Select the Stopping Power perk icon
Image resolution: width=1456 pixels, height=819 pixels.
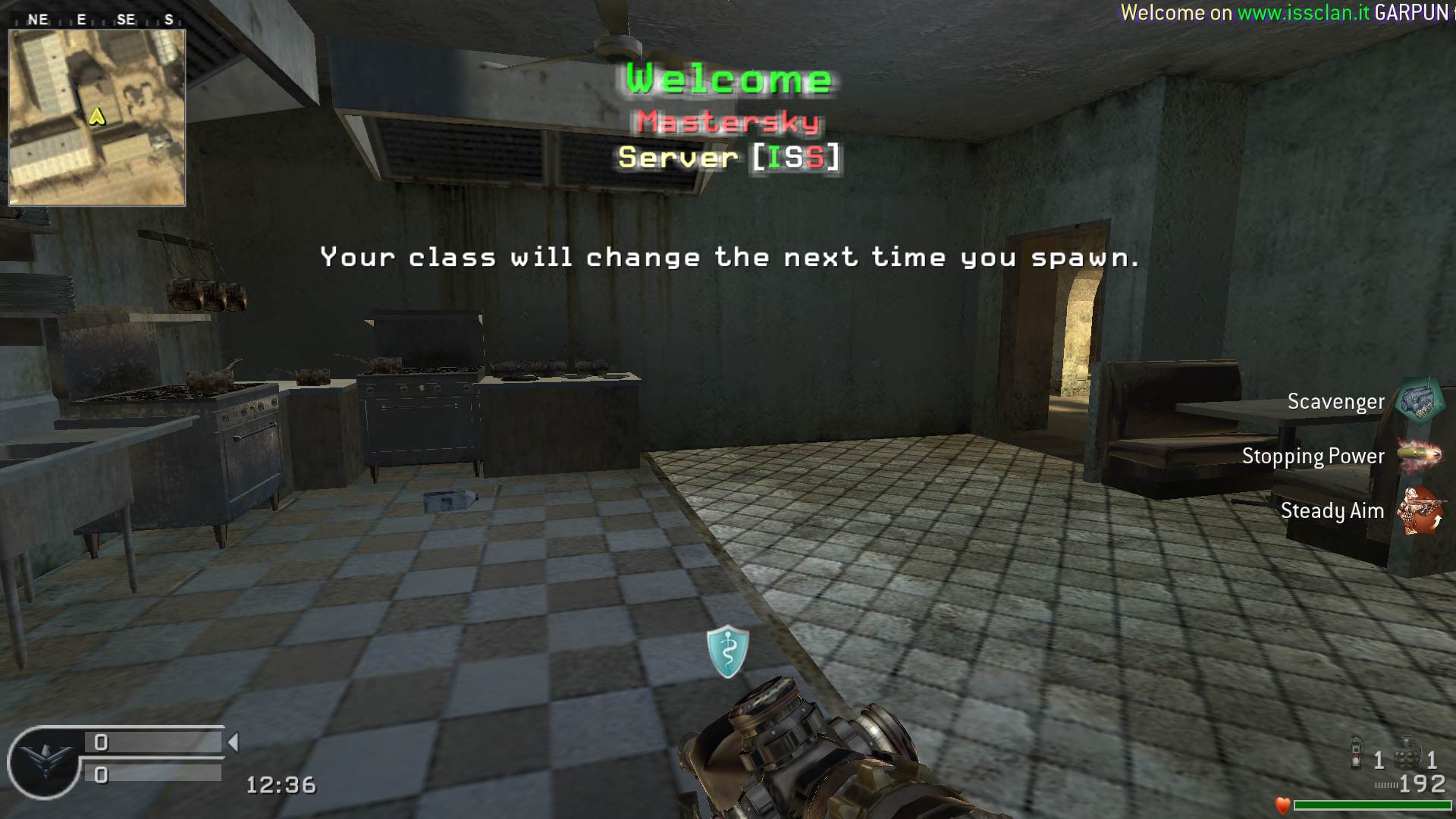pyautogui.click(x=1420, y=455)
